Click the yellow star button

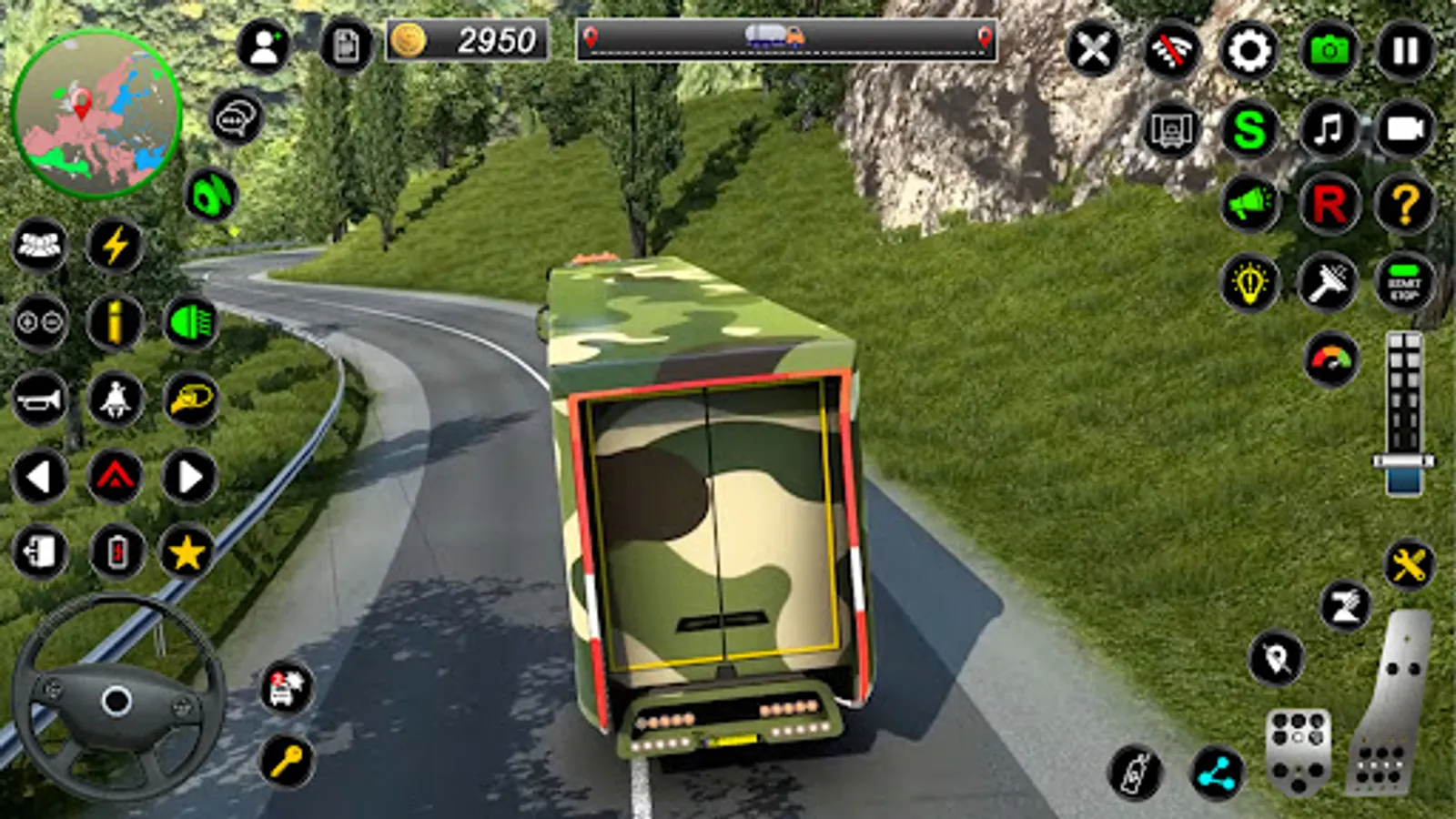tap(187, 552)
